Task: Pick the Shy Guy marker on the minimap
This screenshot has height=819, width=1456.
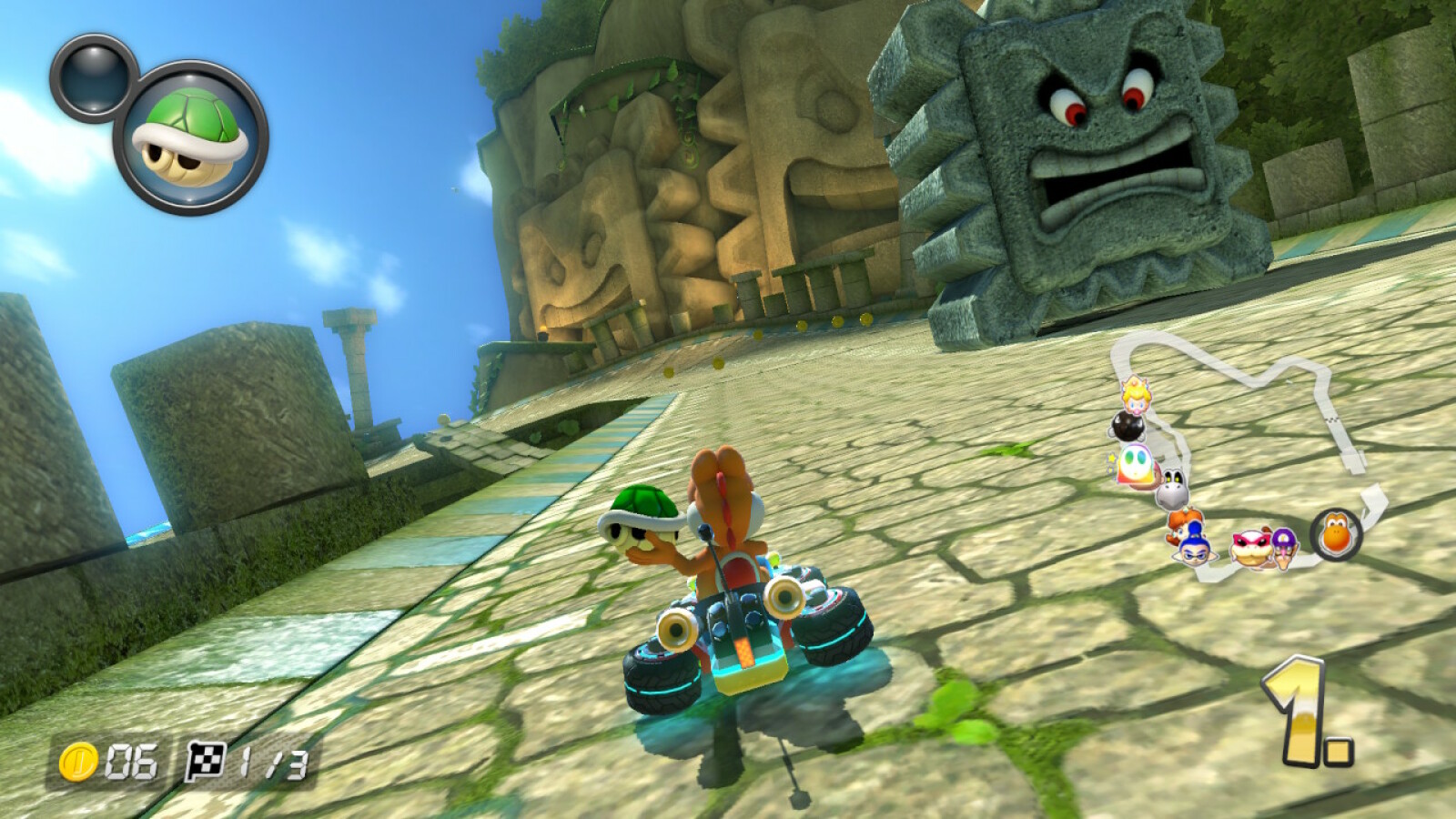Action: point(1135,466)
